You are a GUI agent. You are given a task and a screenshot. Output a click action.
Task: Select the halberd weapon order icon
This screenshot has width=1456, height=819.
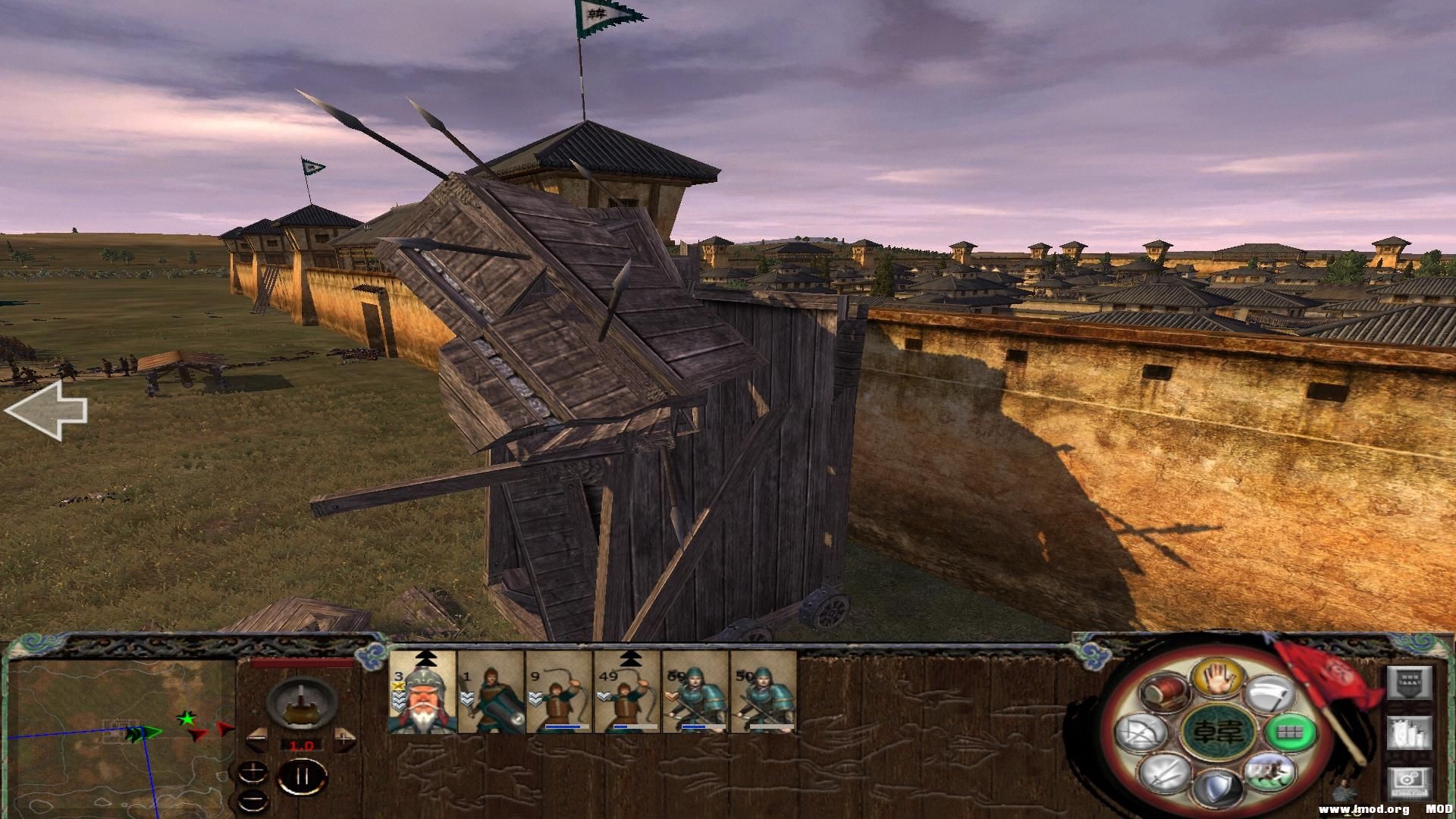coord(1269,694)
